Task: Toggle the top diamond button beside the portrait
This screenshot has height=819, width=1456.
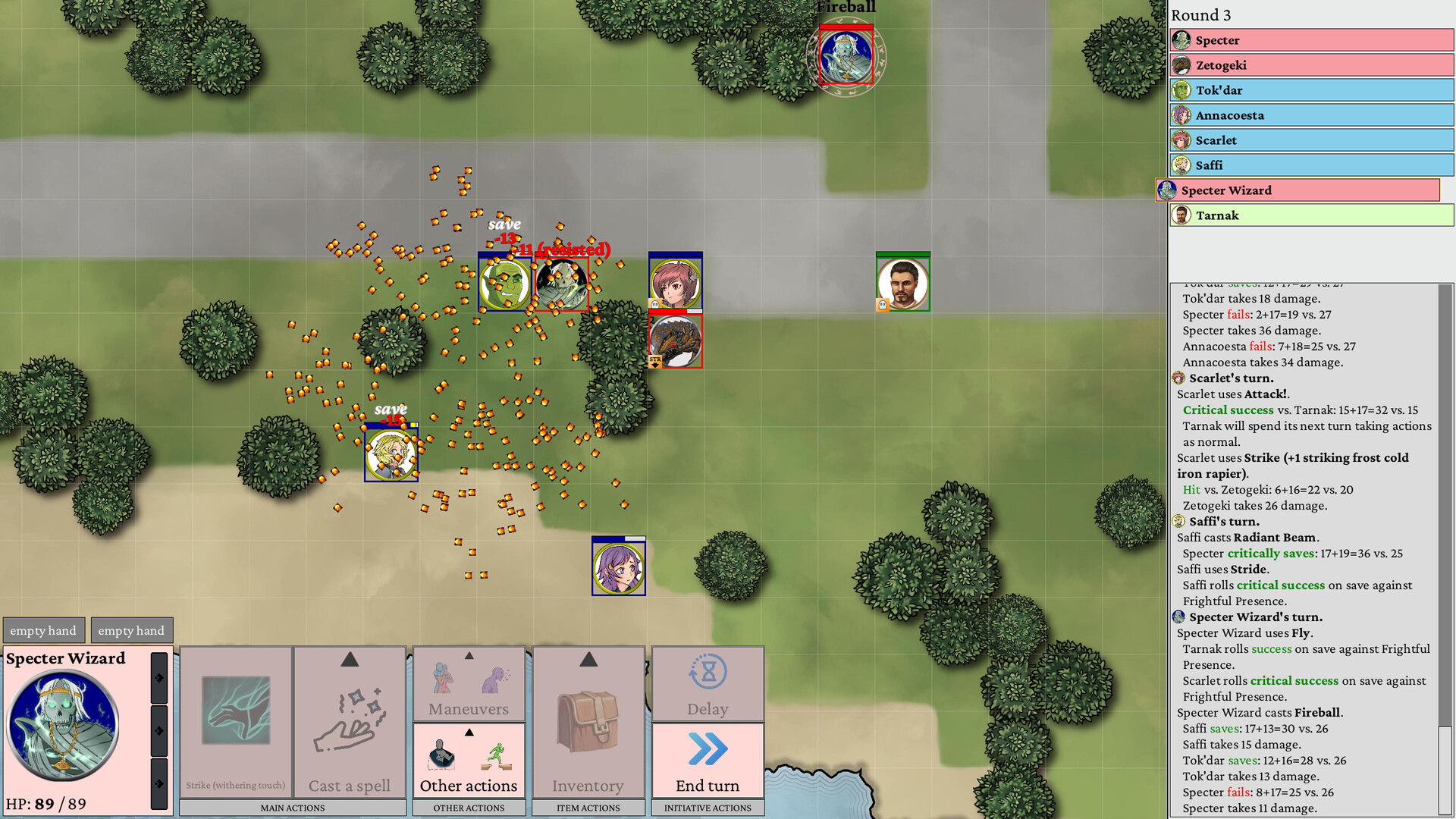Action: point(158,679)
